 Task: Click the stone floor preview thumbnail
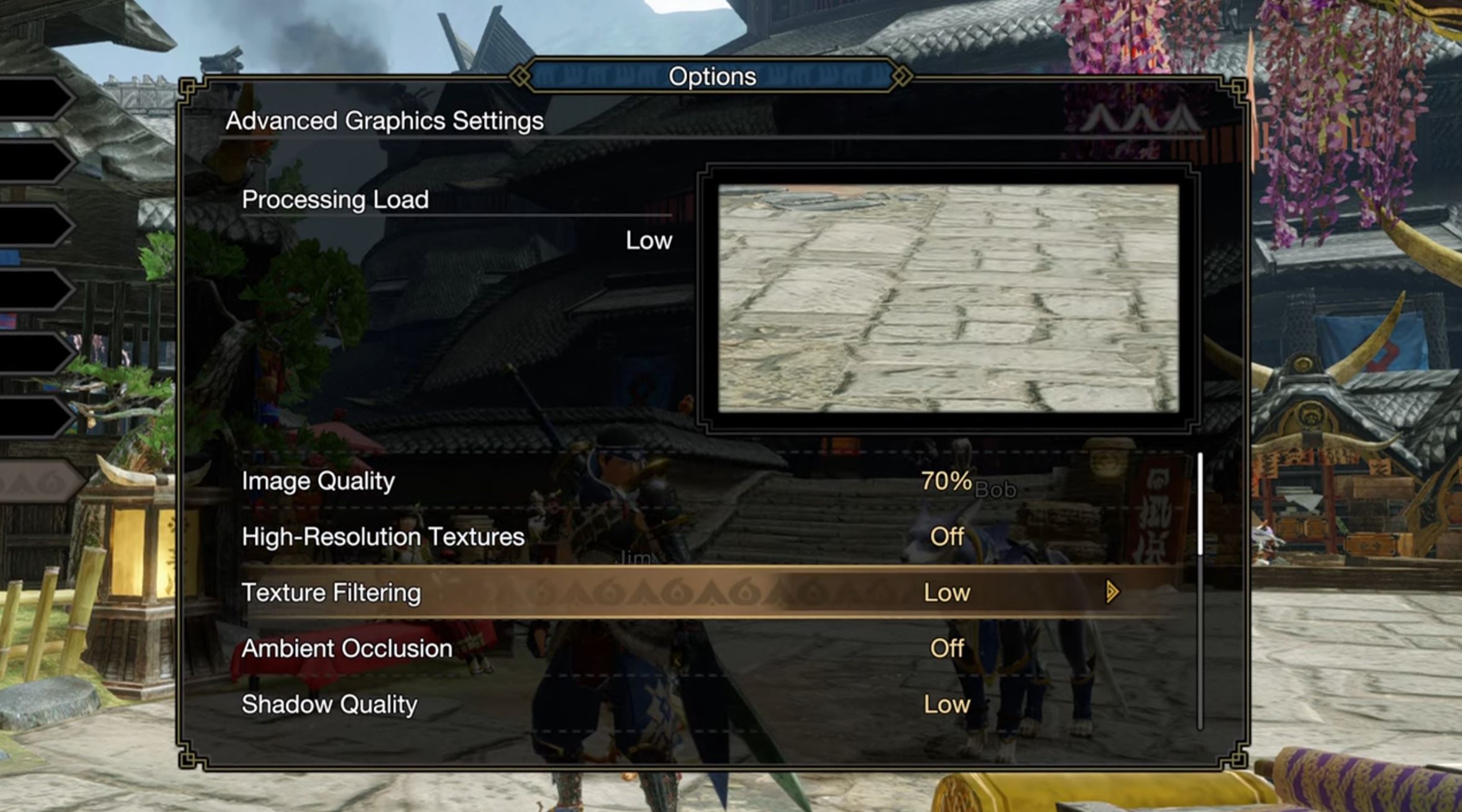(x=948, y=298)
